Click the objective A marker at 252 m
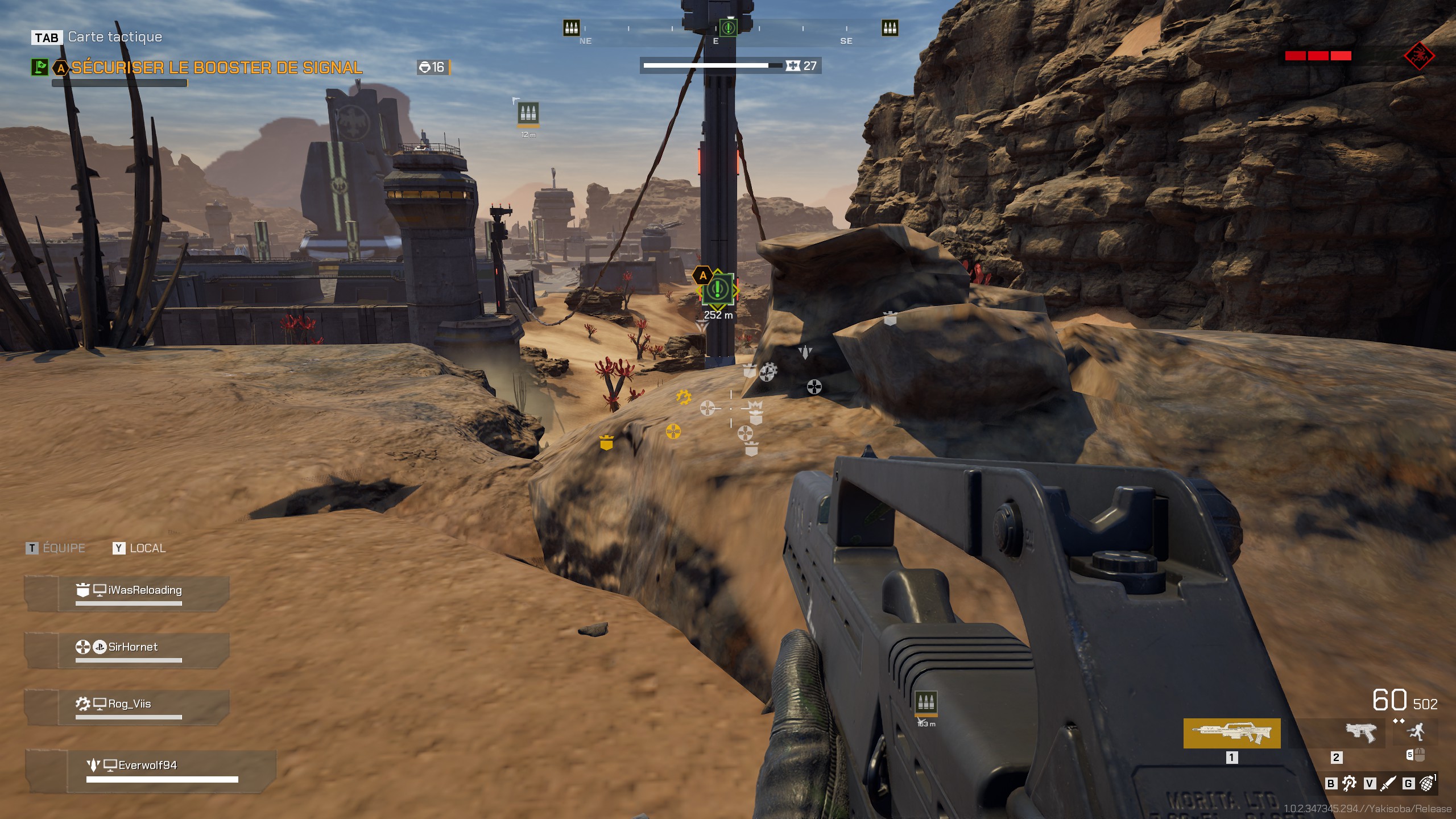This screenshot has height=819, width=1456. (x=718, y=289)
